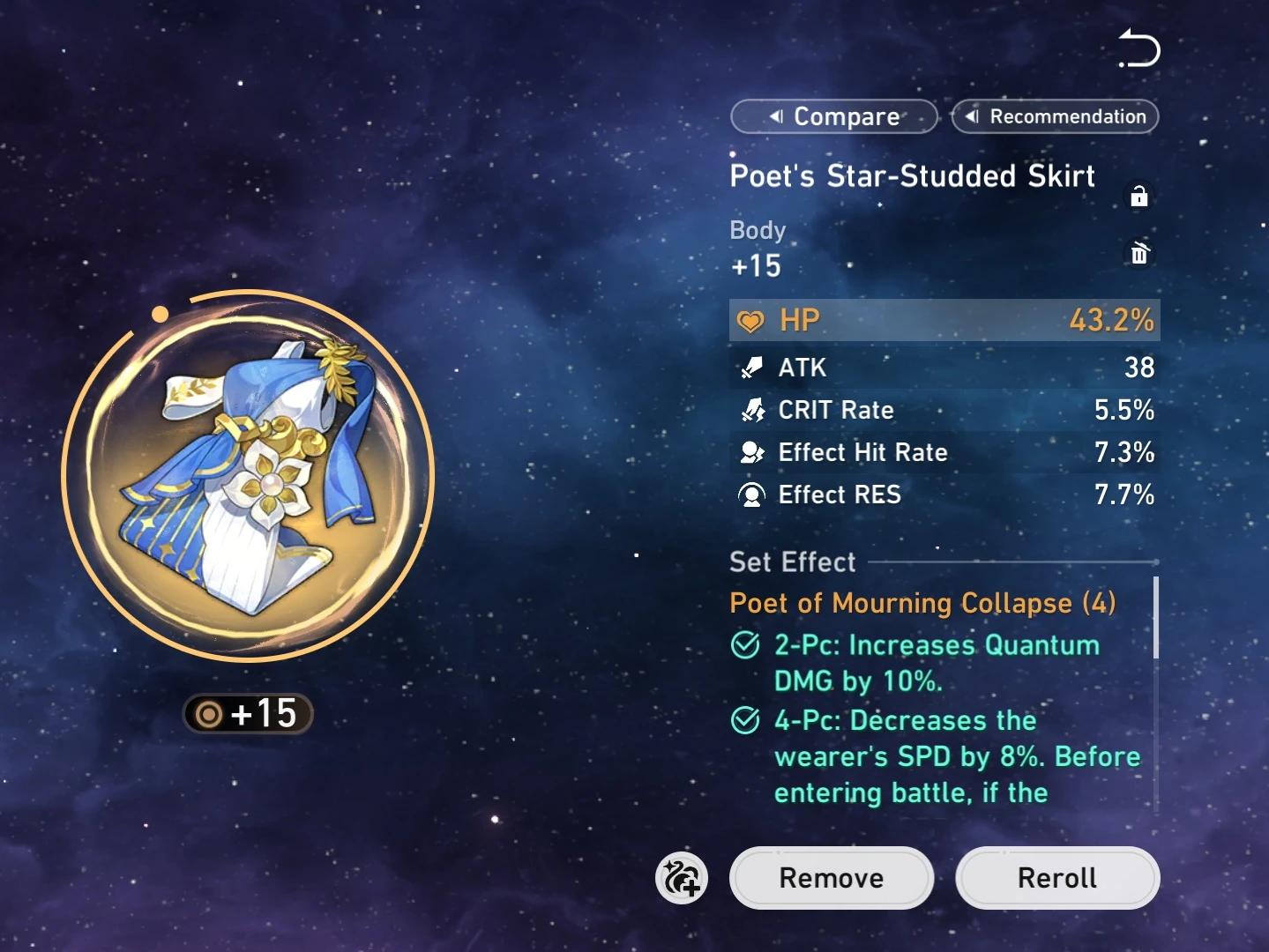
Task: Click the HP heart stat icon
Action: pos(752,320)
